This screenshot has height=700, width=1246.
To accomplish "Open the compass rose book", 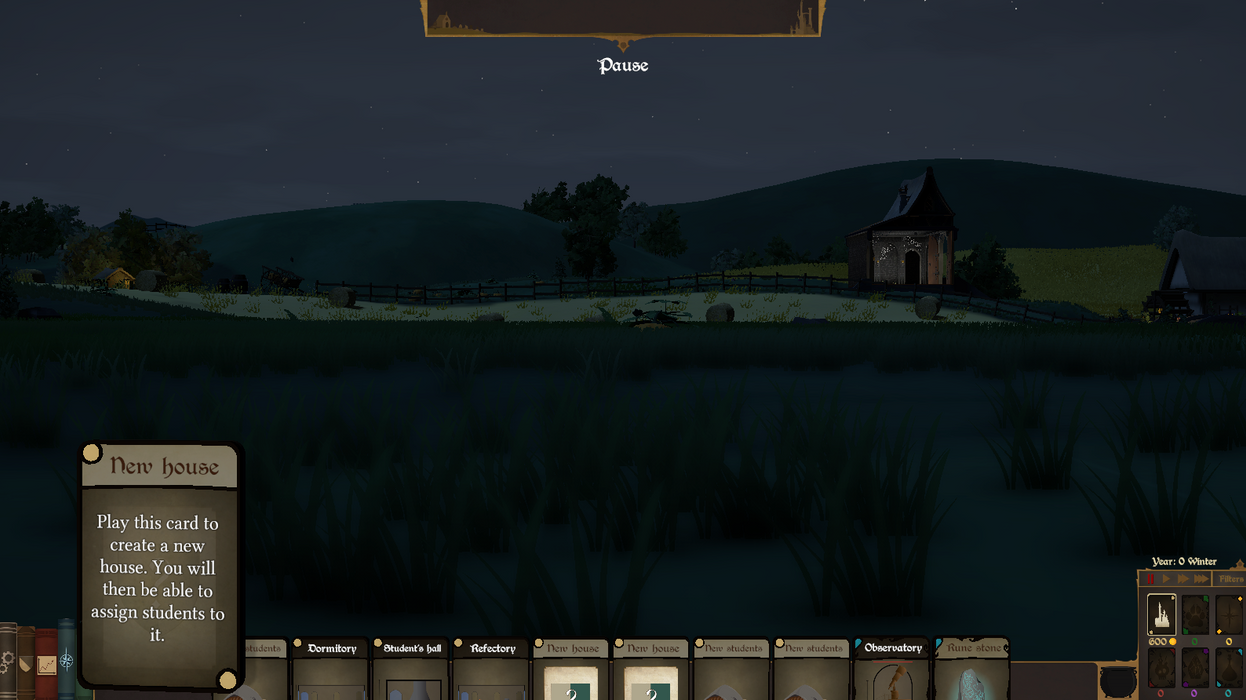I will coord(67,660).
